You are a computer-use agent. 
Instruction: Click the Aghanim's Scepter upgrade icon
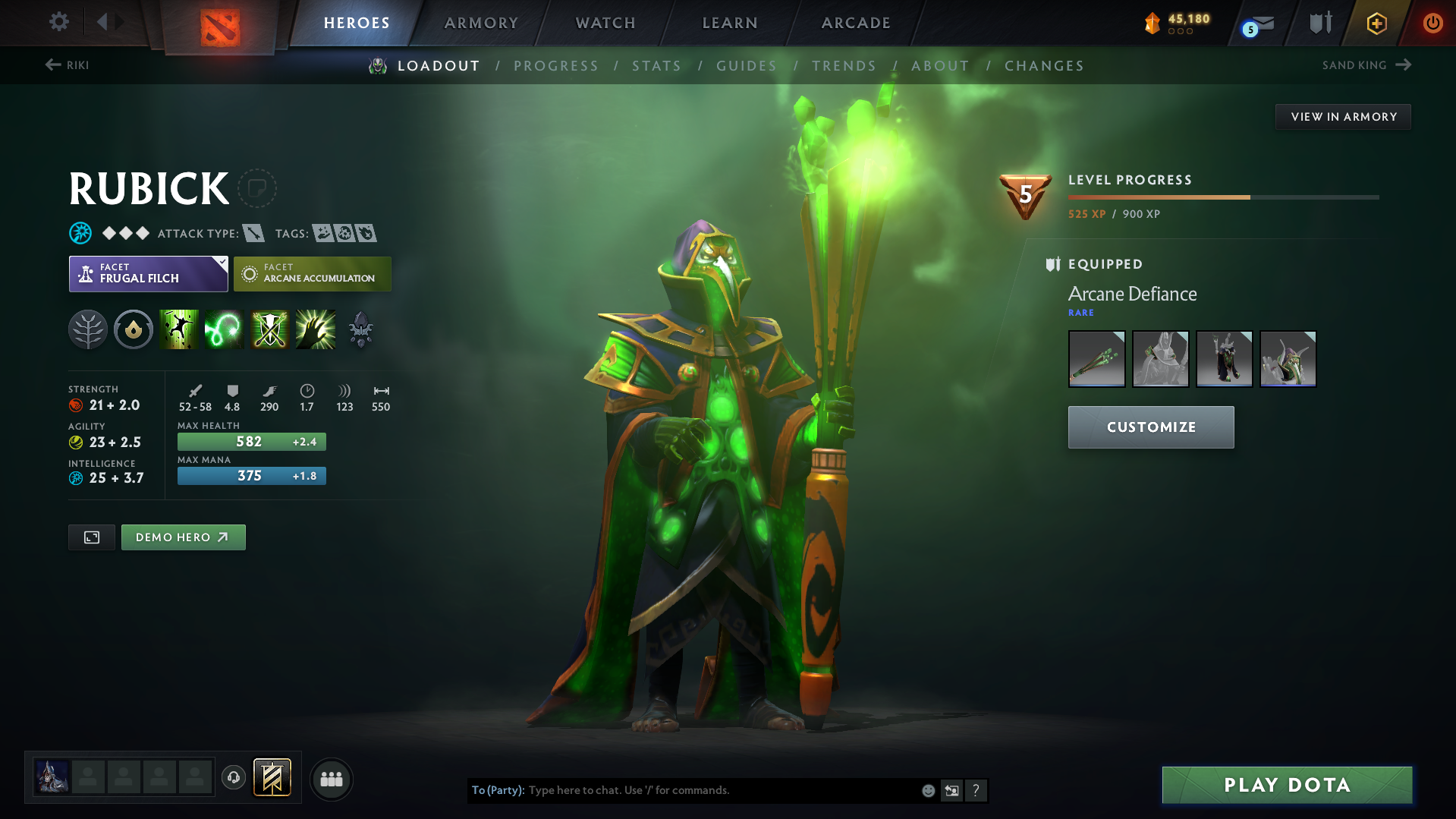tap(360, 329)
